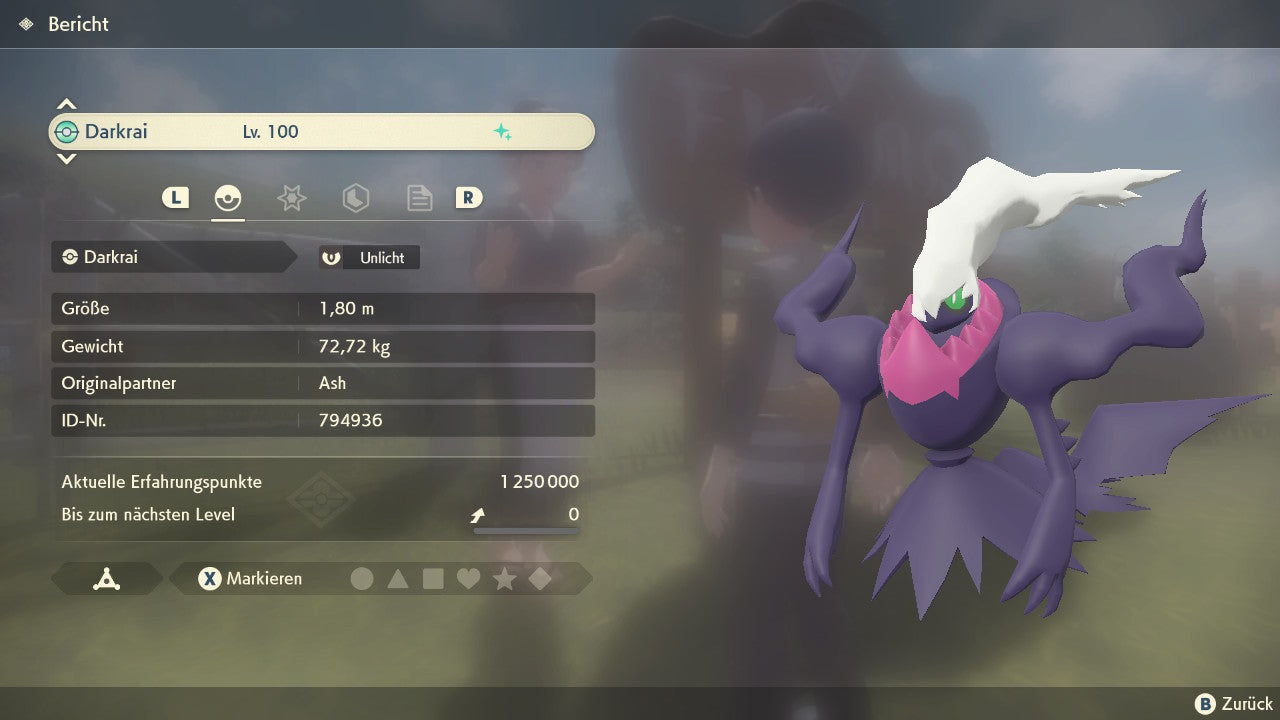Screen dimensions: 1280x720
Task: Toggle the star marking
Action: 504,578
